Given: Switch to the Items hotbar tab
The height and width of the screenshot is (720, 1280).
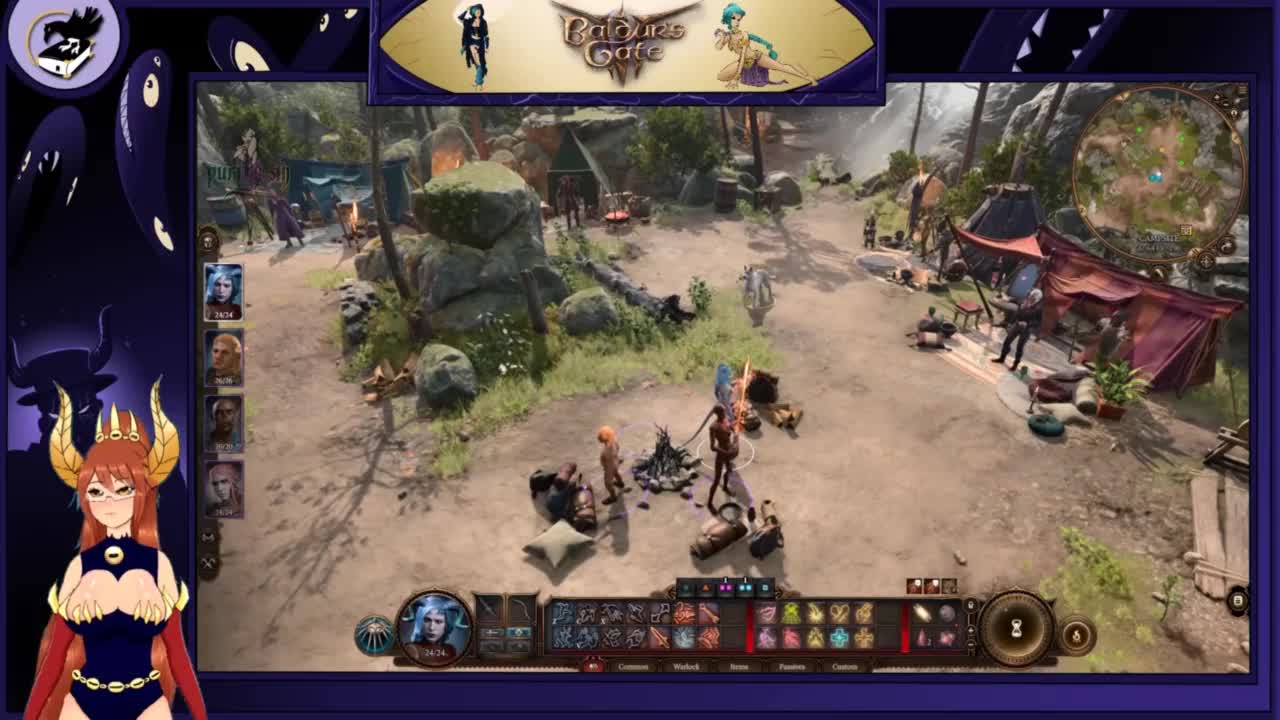Looking at the screenshot, I should 739,666.
